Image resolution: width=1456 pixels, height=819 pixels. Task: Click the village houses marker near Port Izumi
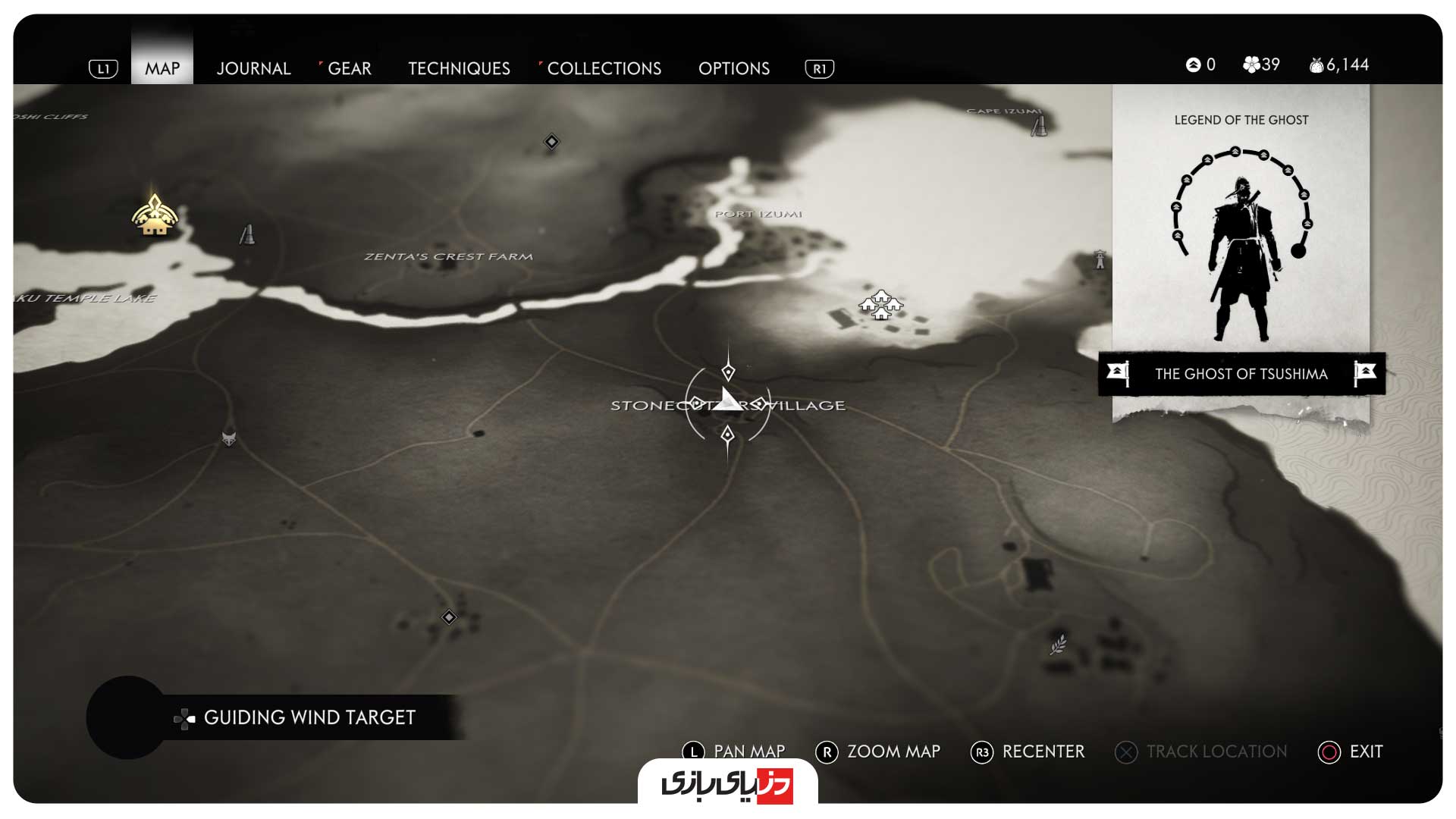[880, 305]
